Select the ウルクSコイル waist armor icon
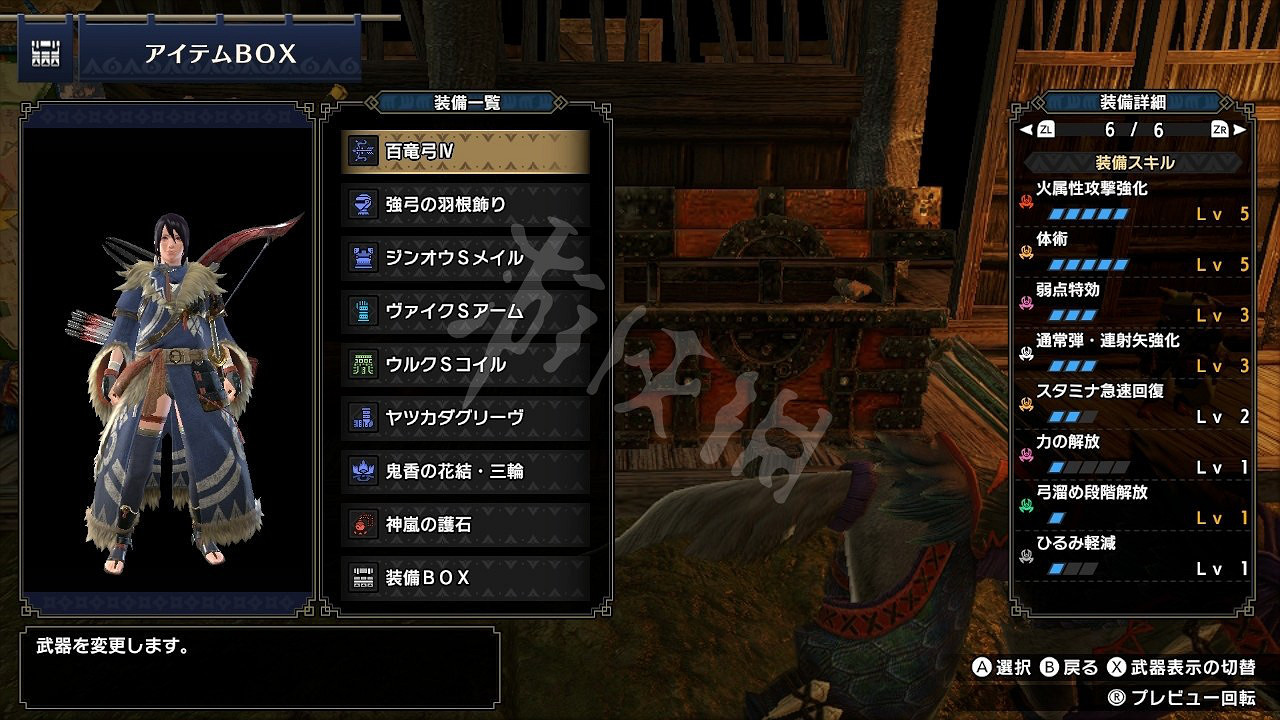This screenshot has width=1280, height=720. coord(360,366)
